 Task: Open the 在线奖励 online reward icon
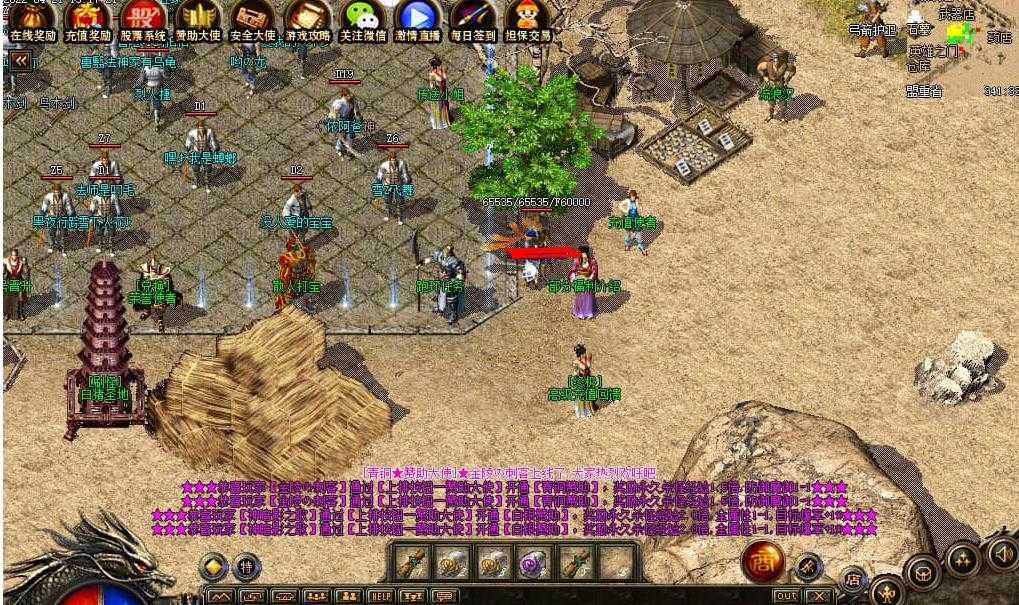click(33, 20)
